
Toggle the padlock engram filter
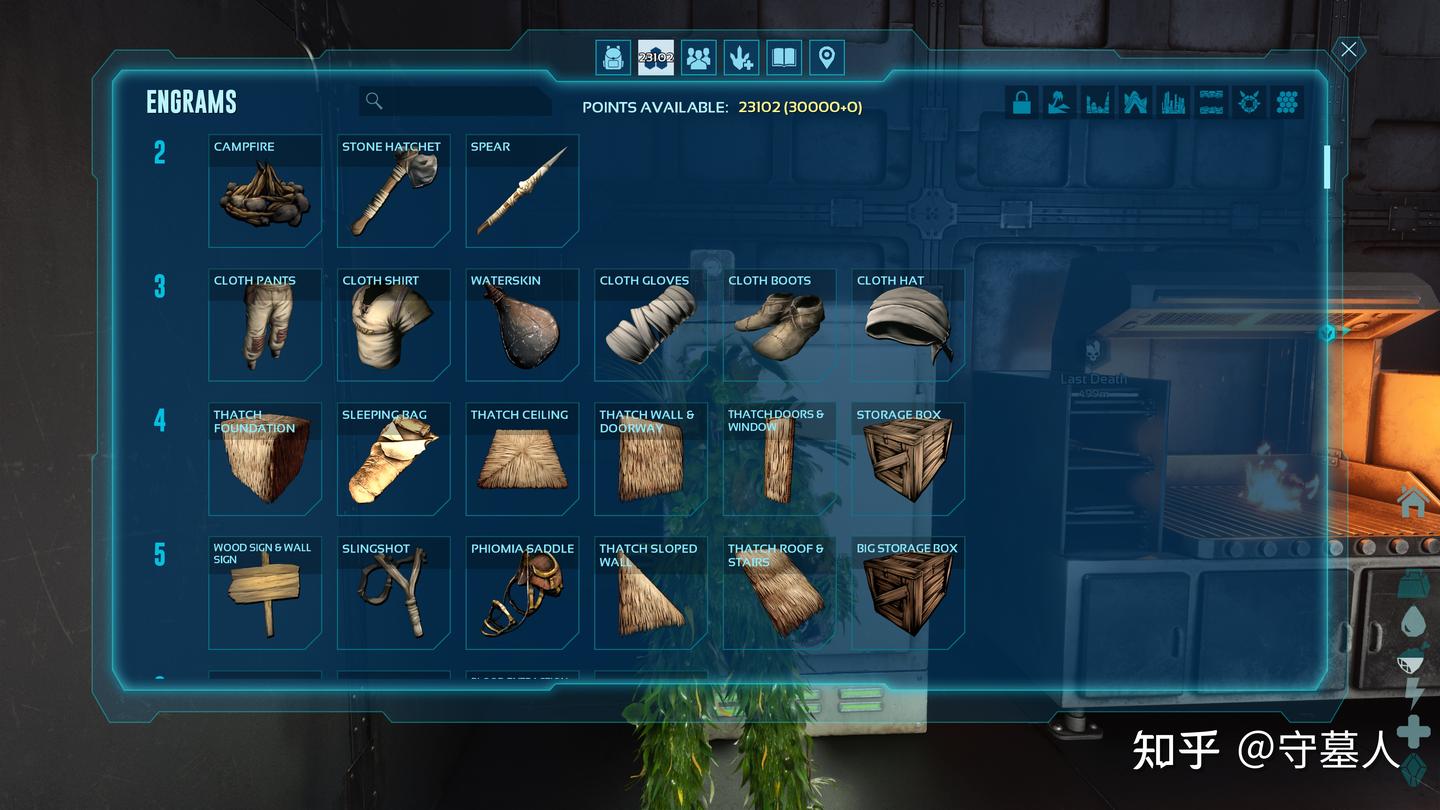click(x=1022, y=102)
